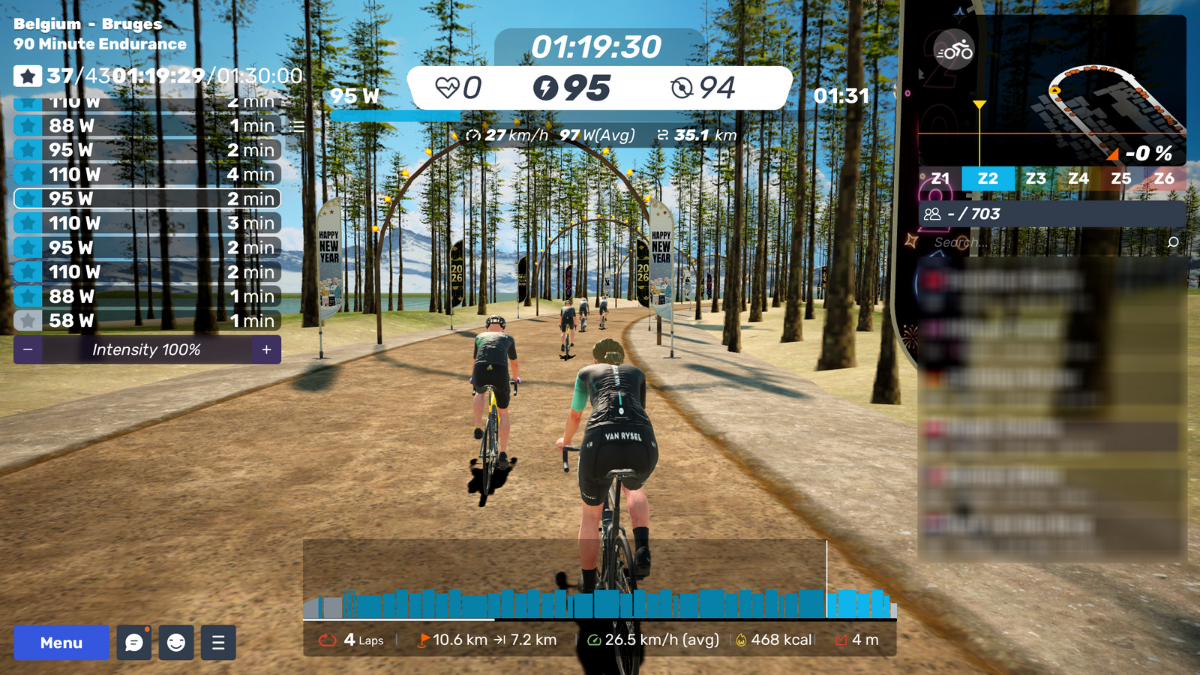Select the Z4 power zone
The image size is (1200, 675).
tap(1078, 179)
